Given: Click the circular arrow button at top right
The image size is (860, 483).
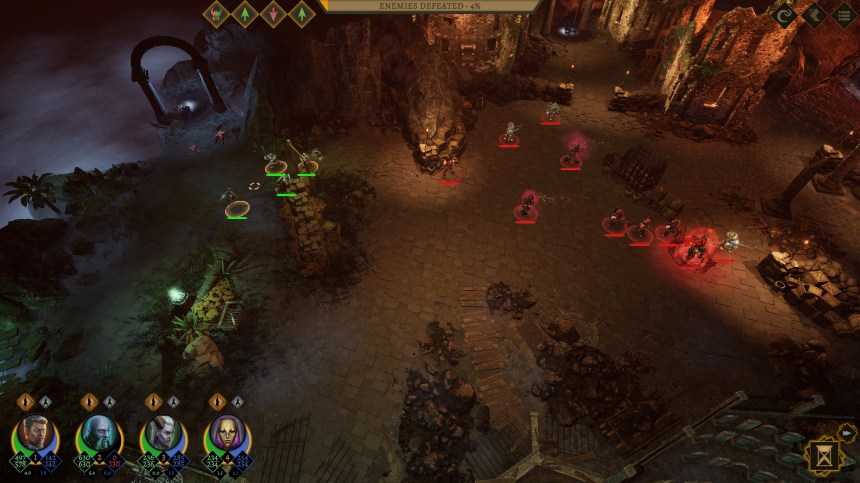Looking at the screenshot, I should 785,15.
